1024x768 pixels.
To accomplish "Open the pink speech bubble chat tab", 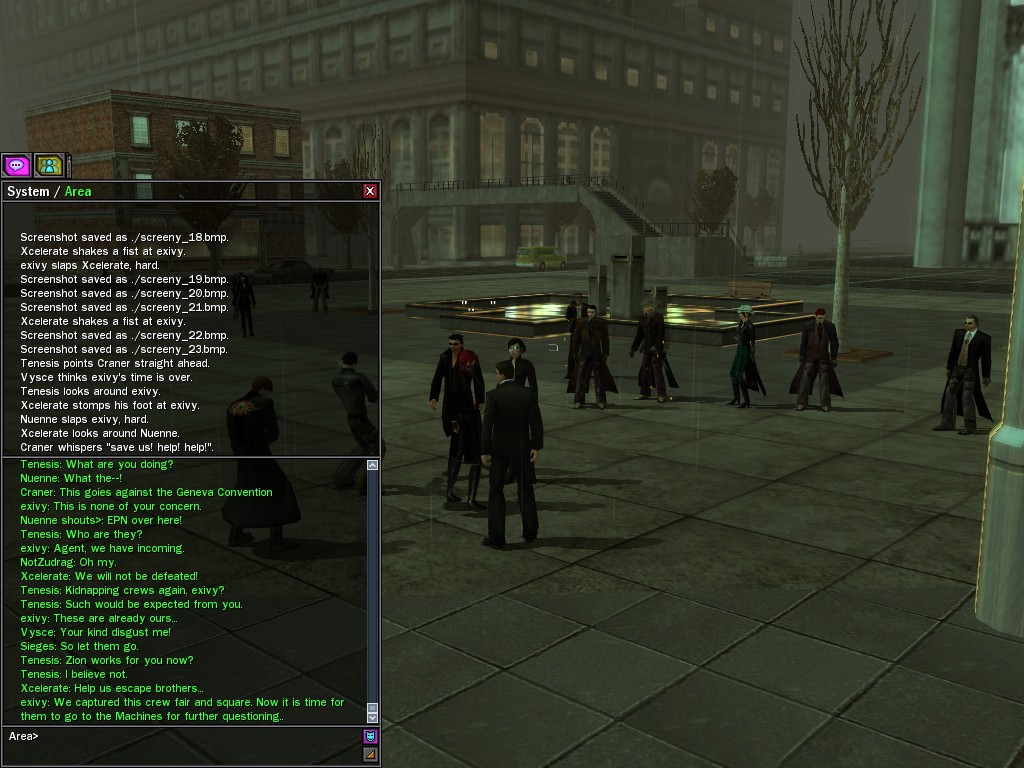I will (16, 165).
